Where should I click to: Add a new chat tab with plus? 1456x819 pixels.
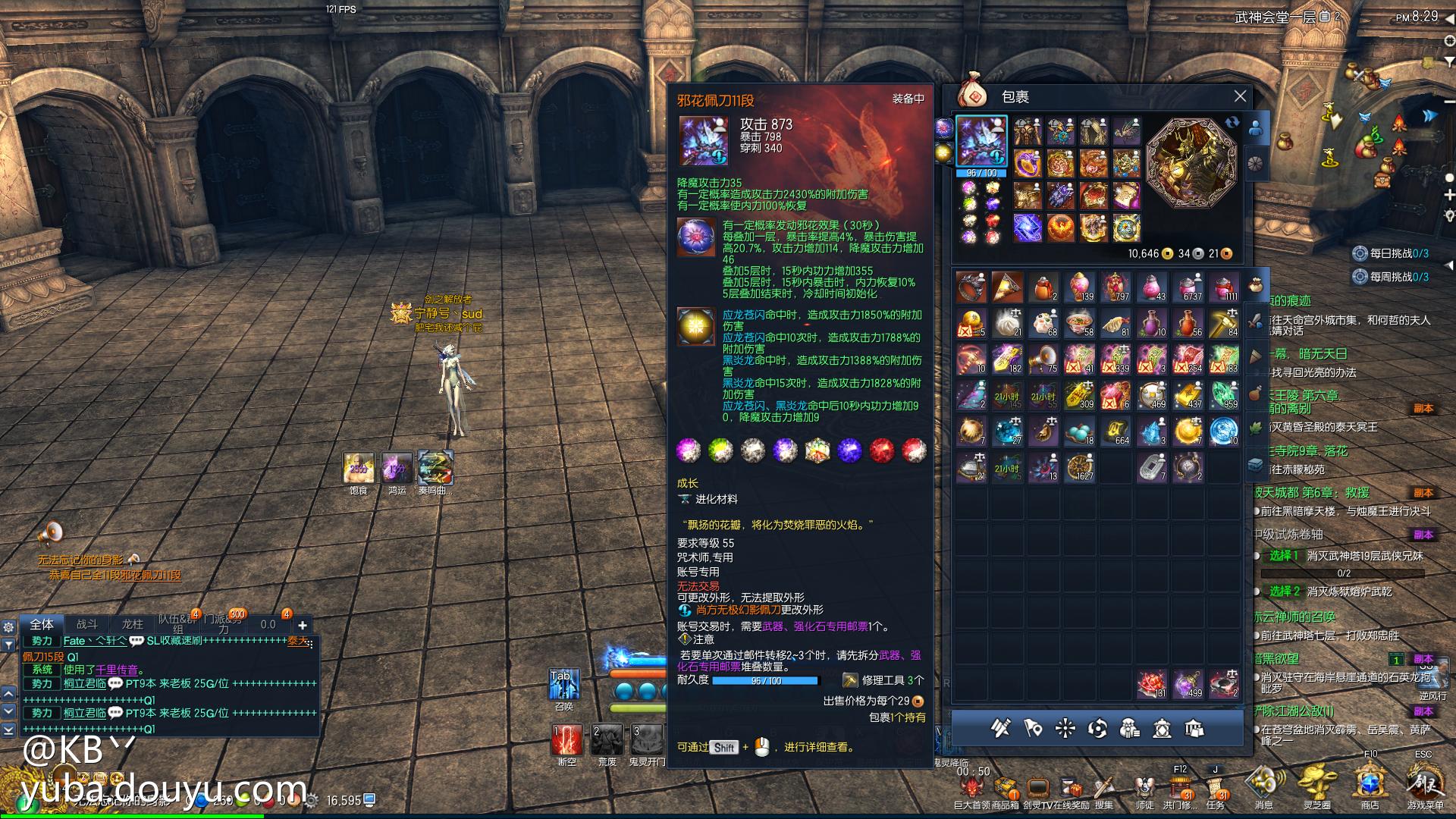coord(303,625)
